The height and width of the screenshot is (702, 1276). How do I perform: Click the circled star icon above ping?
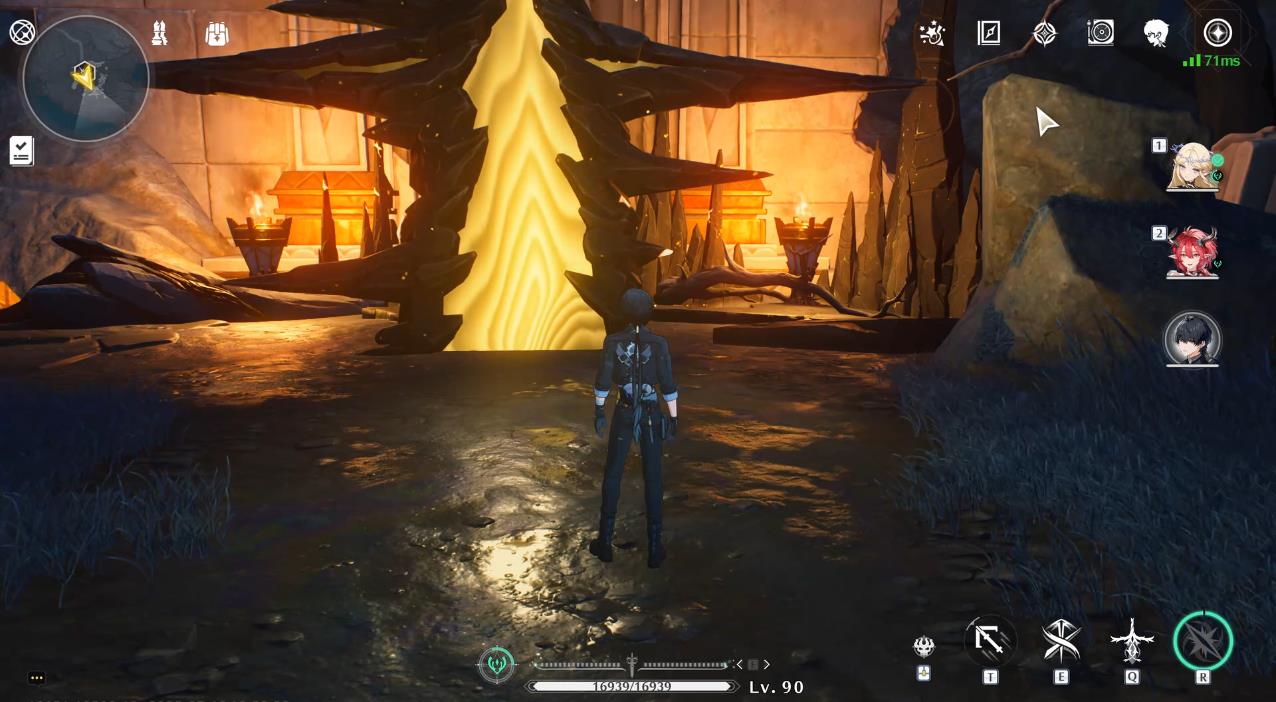[x=1217, y=33]
